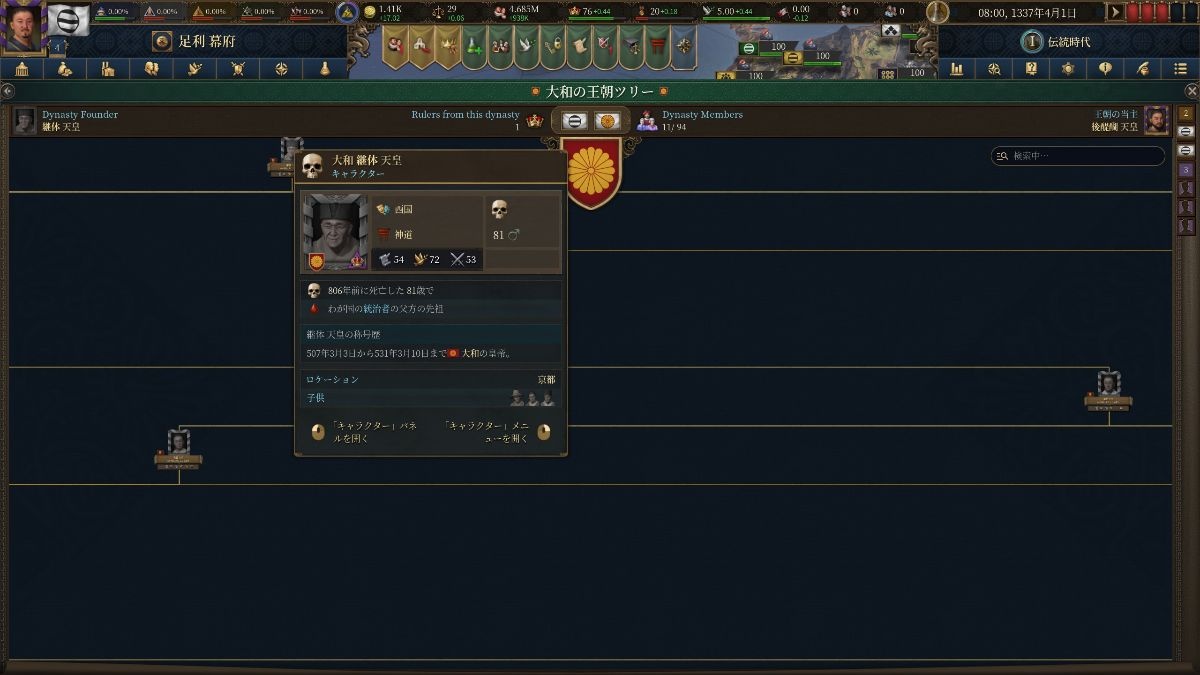Click the torii gate banner in top bar

click(x=659, y=45)
